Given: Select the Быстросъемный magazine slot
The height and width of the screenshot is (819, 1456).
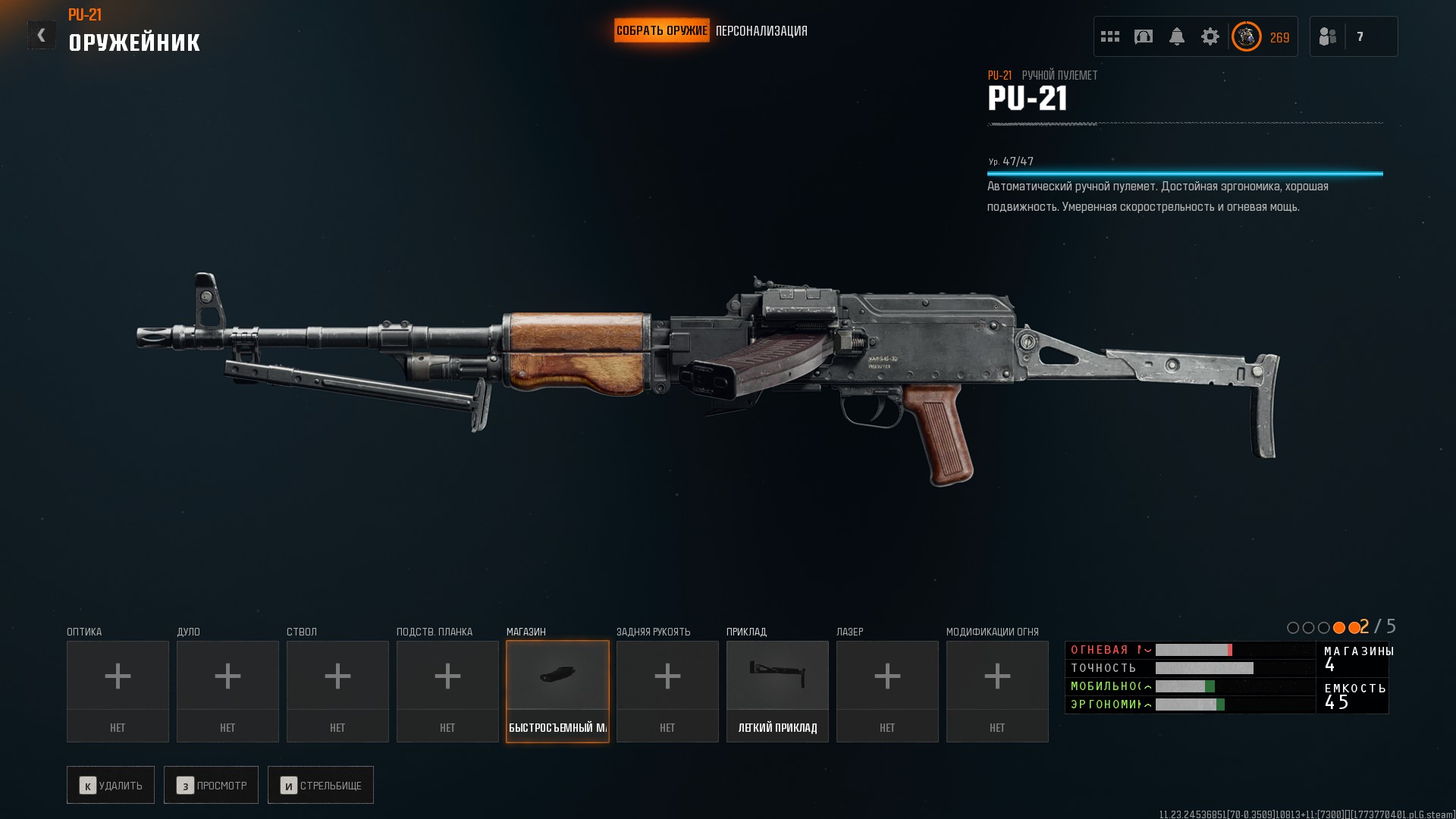Looking at the screenshot, I should (557, 691).
